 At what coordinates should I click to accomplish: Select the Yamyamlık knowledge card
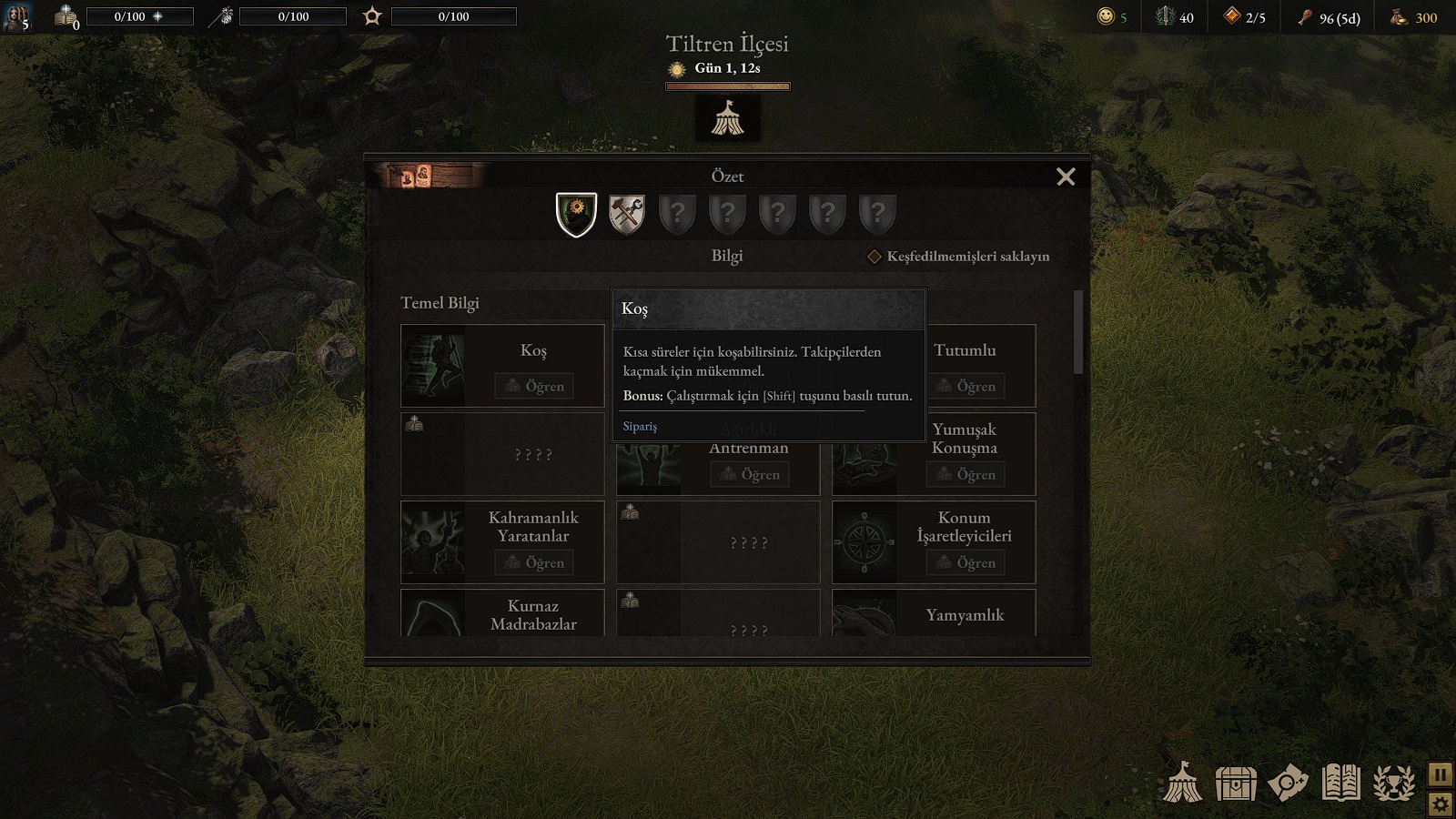coord(934,613)
